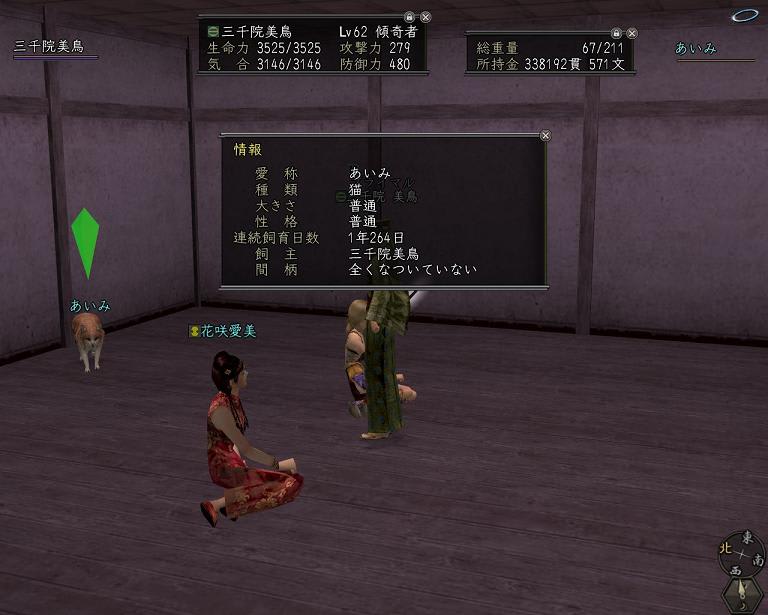Viewport: 768px width, 615px height.
Task: Click the compass in the corner
Action: (740, 552)
